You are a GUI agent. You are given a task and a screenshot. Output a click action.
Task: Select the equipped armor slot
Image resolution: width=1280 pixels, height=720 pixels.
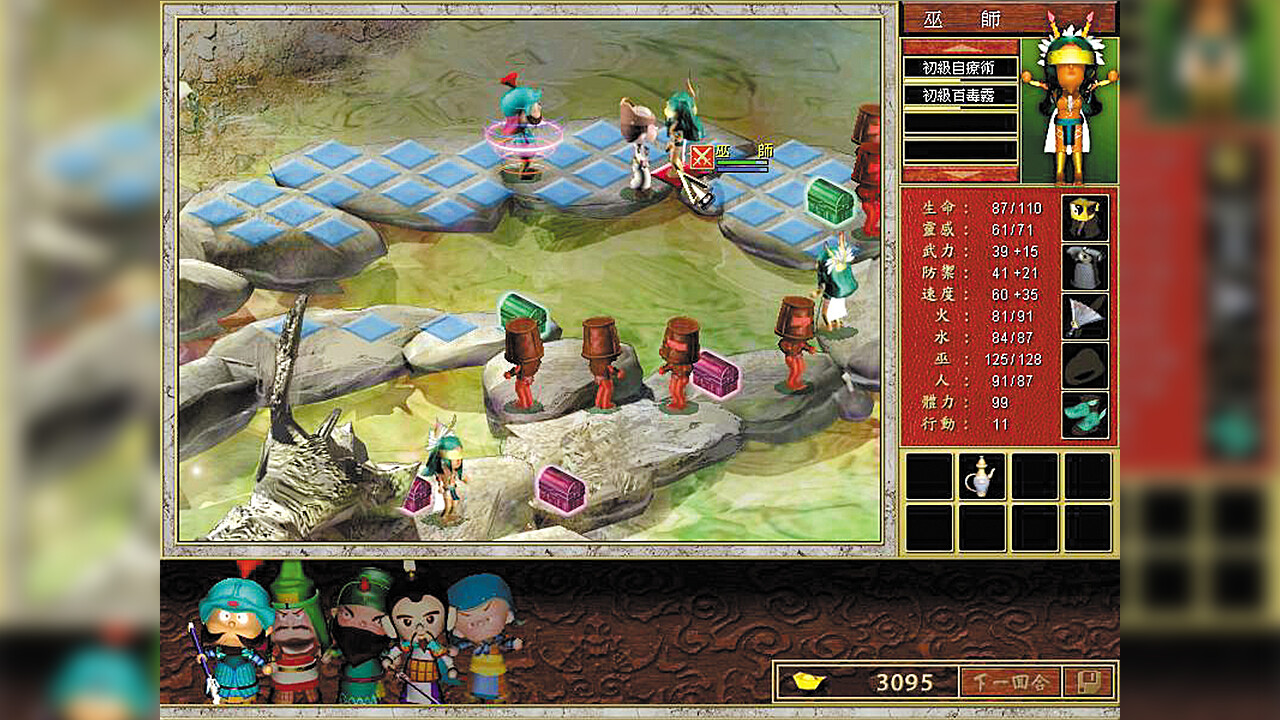coord(1085,265)
